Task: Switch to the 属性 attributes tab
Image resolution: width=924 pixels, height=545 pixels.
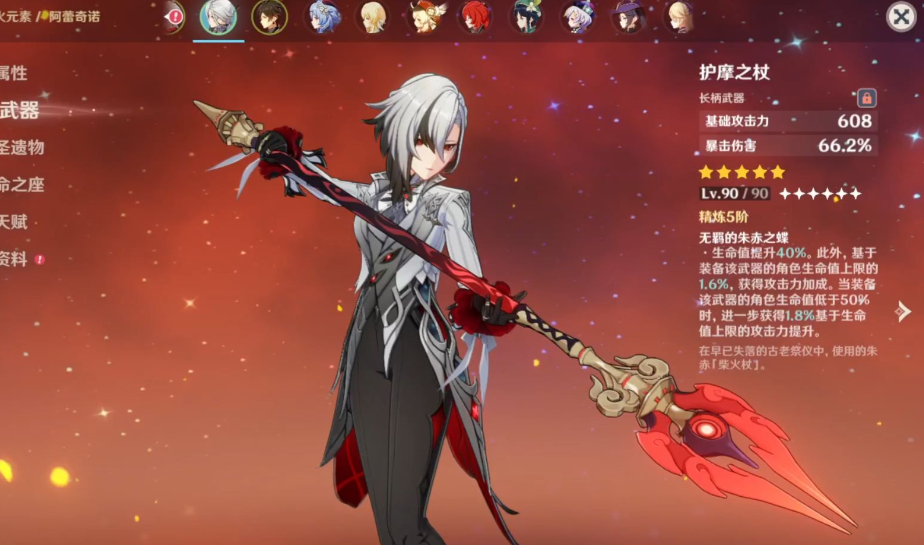Action: (14, 73)
